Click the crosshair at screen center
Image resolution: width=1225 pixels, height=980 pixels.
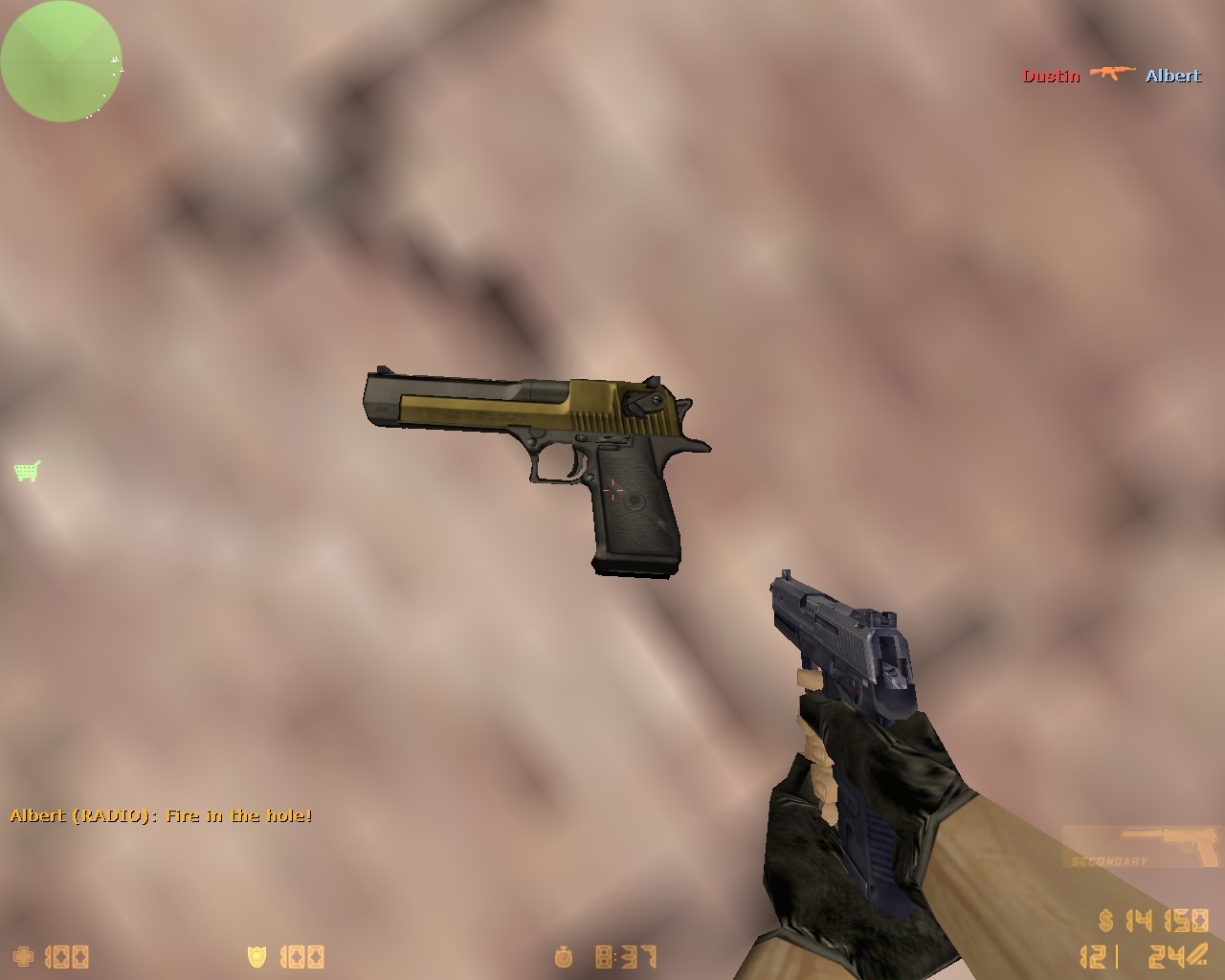[x=612, y=490]
